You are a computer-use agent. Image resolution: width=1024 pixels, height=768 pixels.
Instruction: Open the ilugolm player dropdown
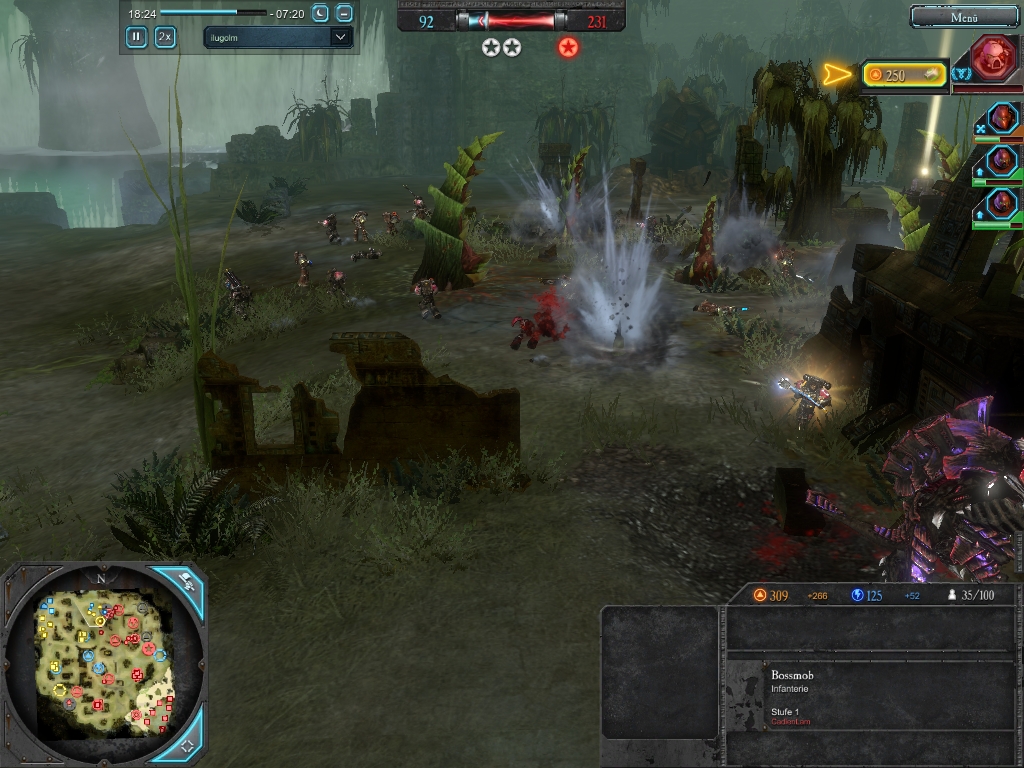click(x=278, y=37)
